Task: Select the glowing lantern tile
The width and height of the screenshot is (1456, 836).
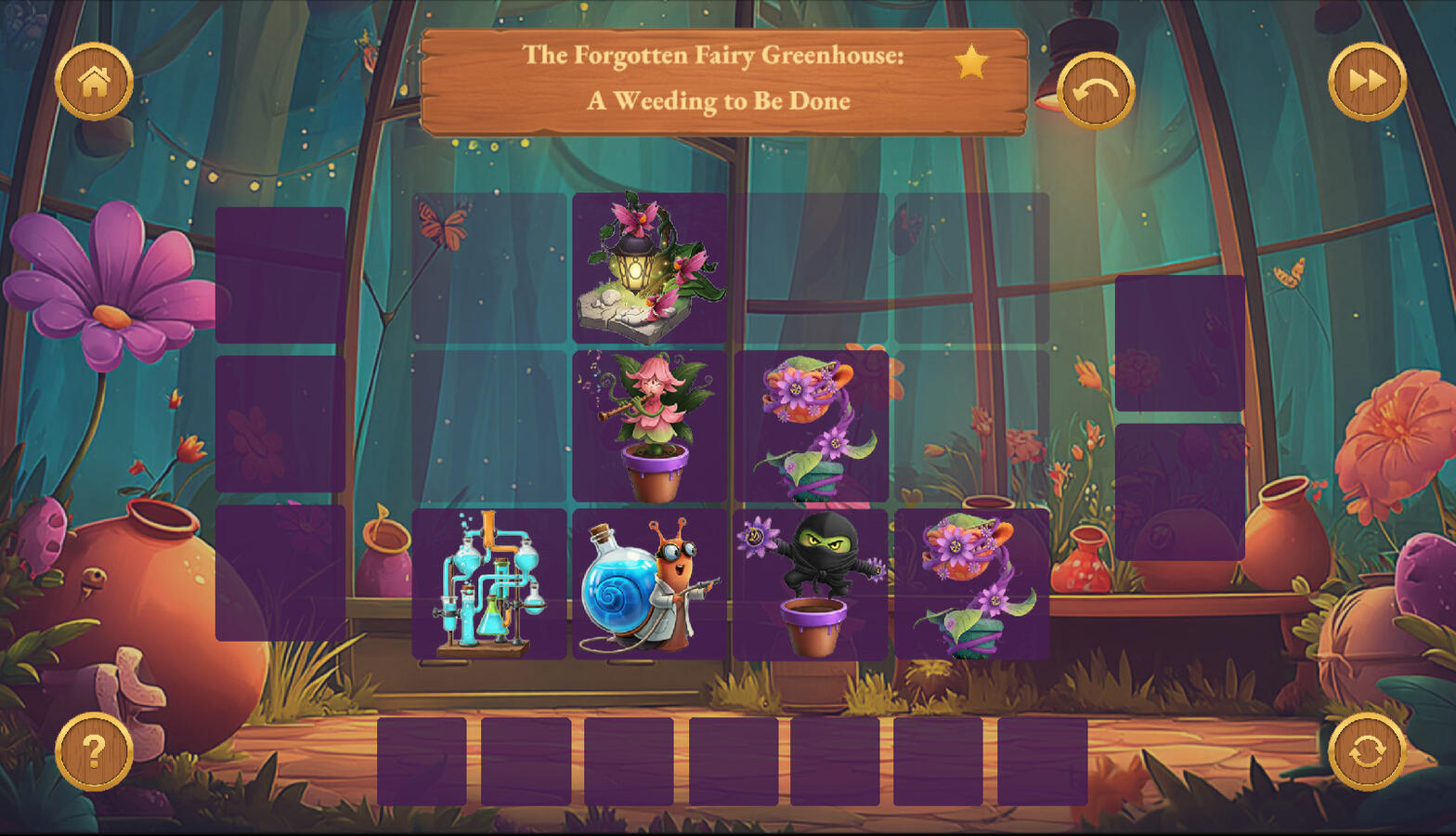Action: (649, 268)
